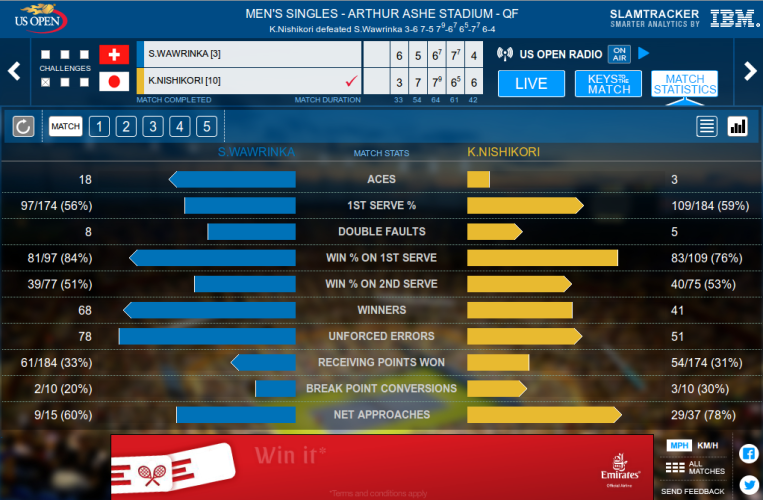
Task: Click the Emirates Win it banner
Action: (382, 466)
